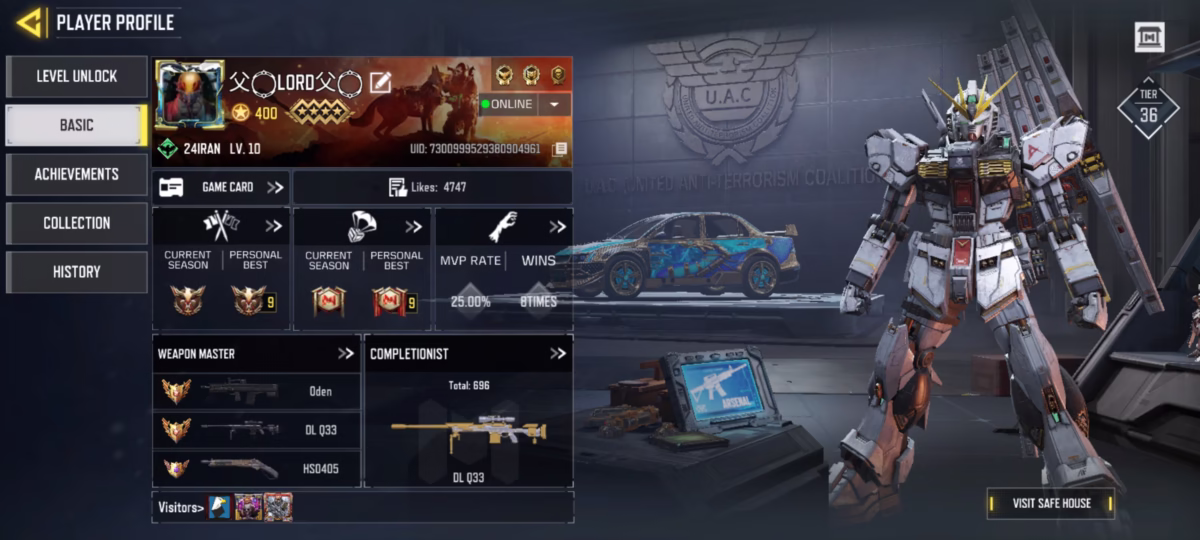Open the Visitors list
The width and height of the screenshot is (1200, 540).
(181, 507)
